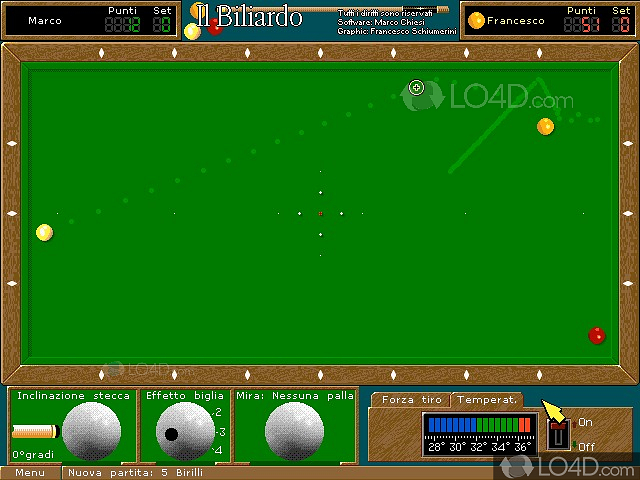Select the Temperat. tab
Image resolution: width=640 pixels, height=480 pixels.
[x=486, y=400]
